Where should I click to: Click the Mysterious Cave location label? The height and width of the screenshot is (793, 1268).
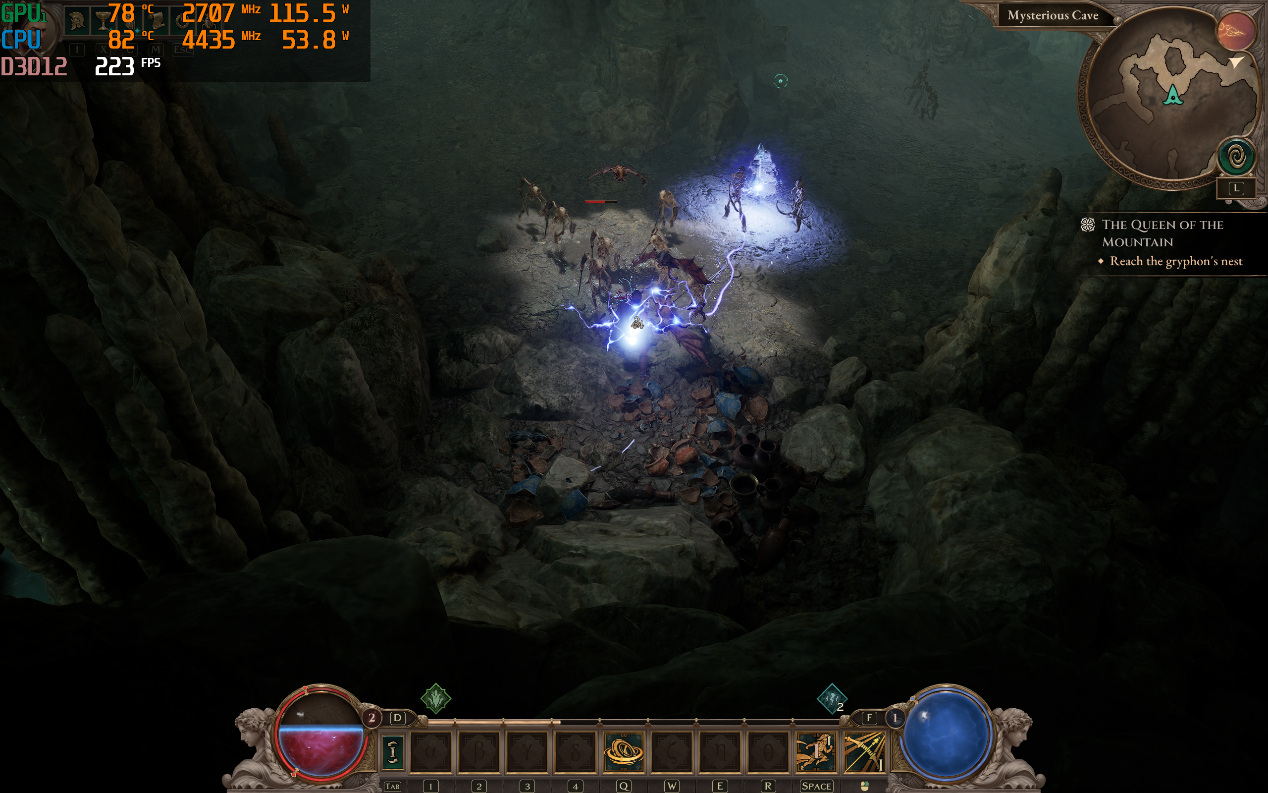[x=1053, y=16]
